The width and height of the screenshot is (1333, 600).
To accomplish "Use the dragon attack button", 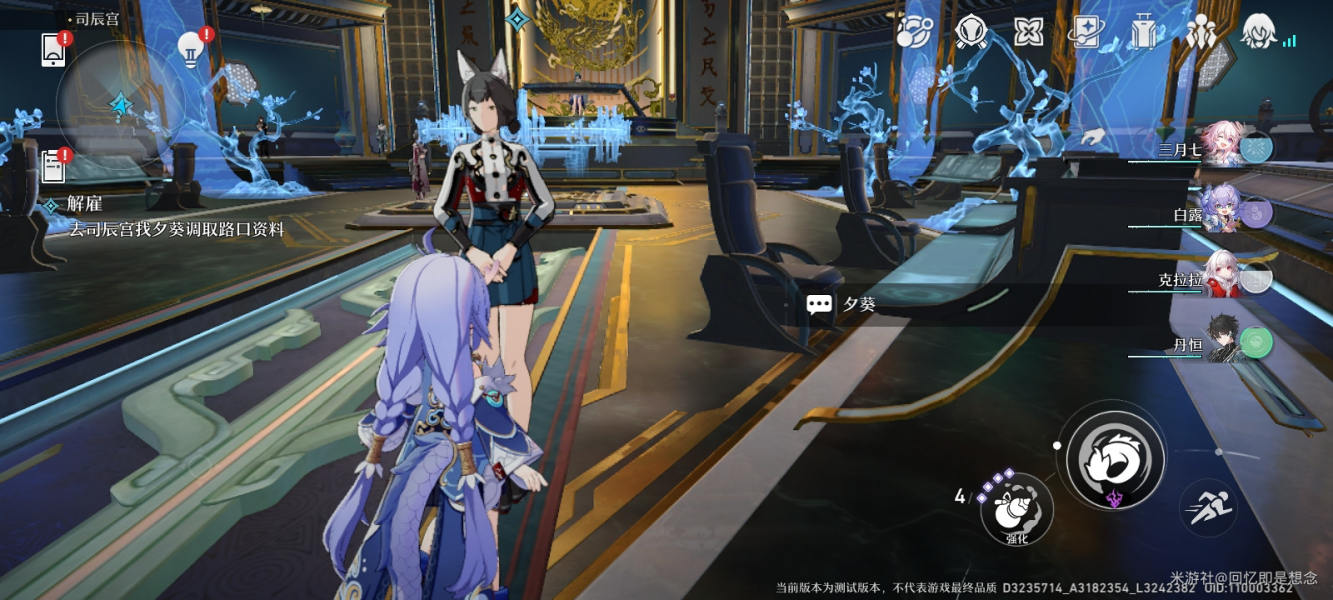I will point(1115,460).
